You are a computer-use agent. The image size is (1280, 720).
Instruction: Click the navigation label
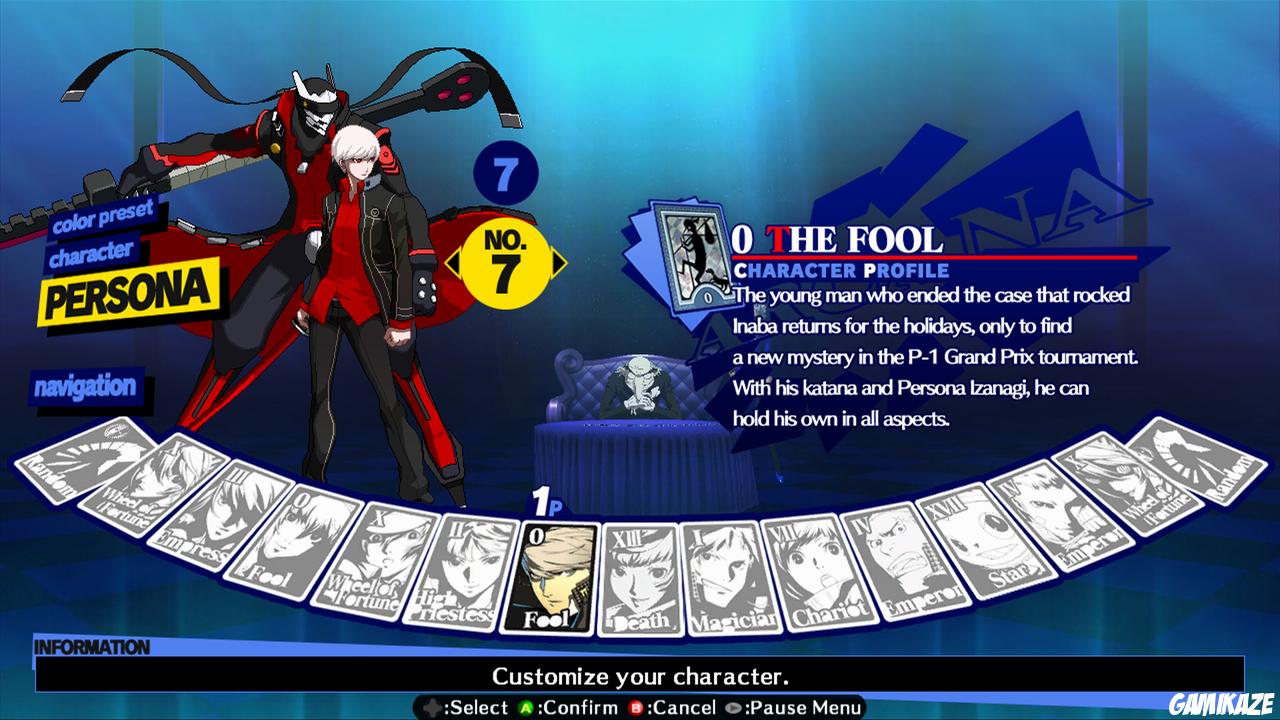point(88,384)
